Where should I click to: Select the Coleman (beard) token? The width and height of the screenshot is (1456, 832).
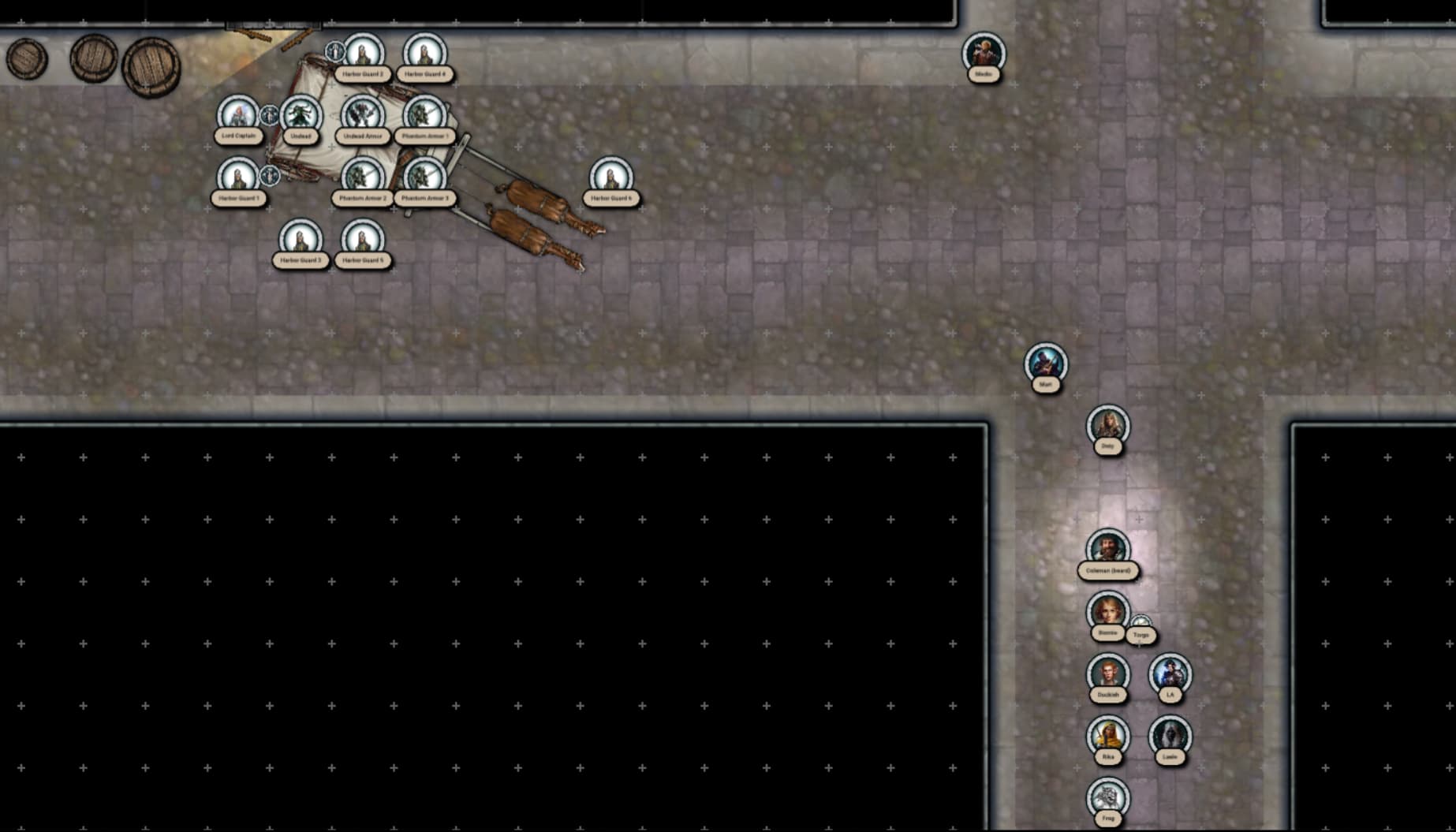point(1107,549)
